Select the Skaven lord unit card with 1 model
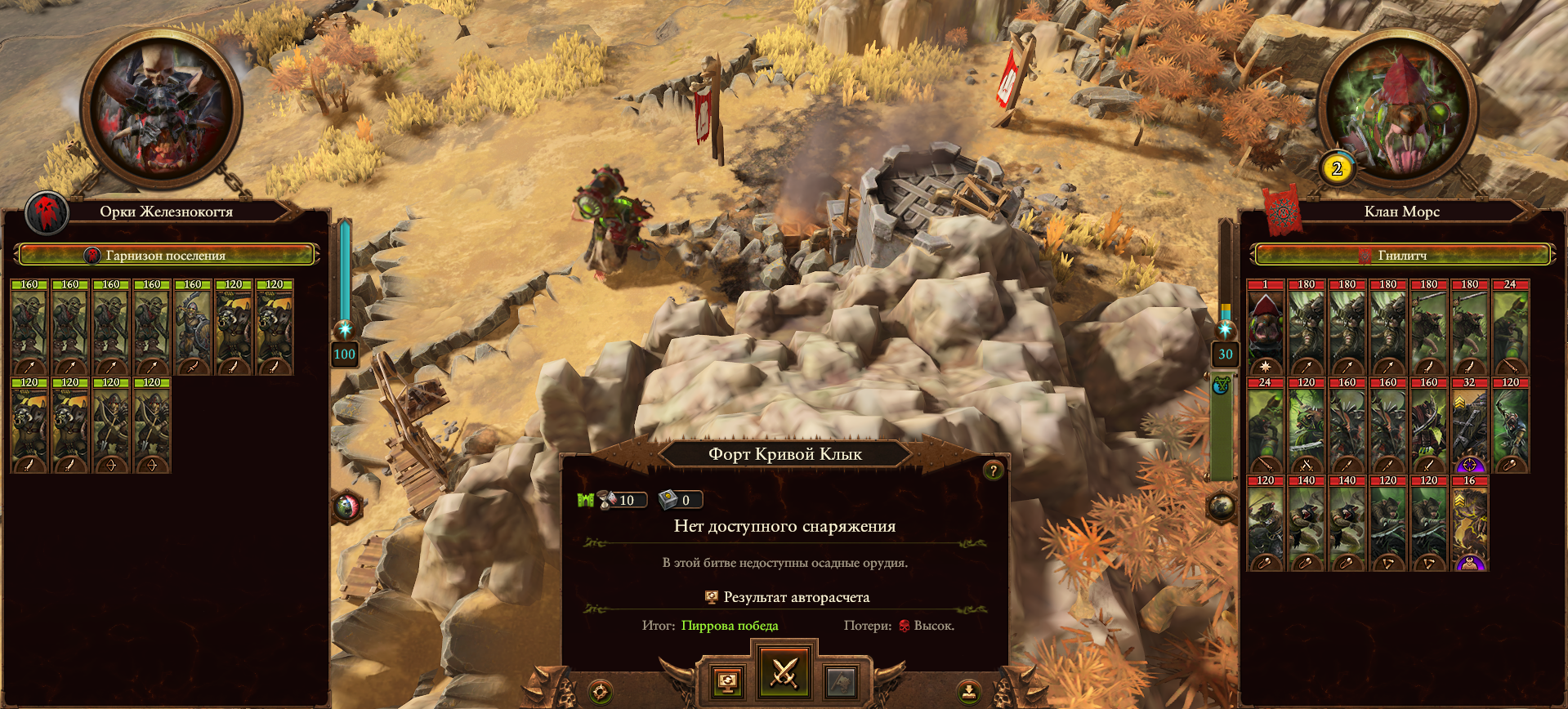The height and width of the screenshot is (709, 1568). [1266, 328]
